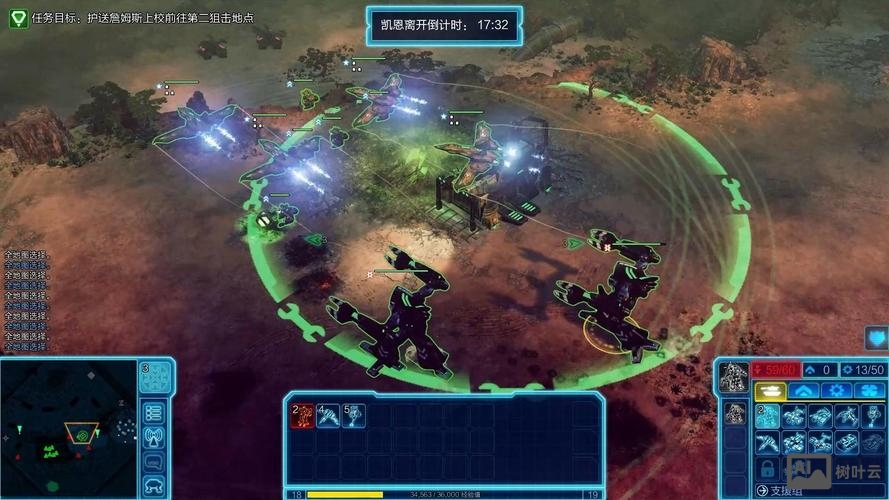Select the crawler icon below the chat button
889x500 pixels.
pyautogui.click(x=154, y=486)
